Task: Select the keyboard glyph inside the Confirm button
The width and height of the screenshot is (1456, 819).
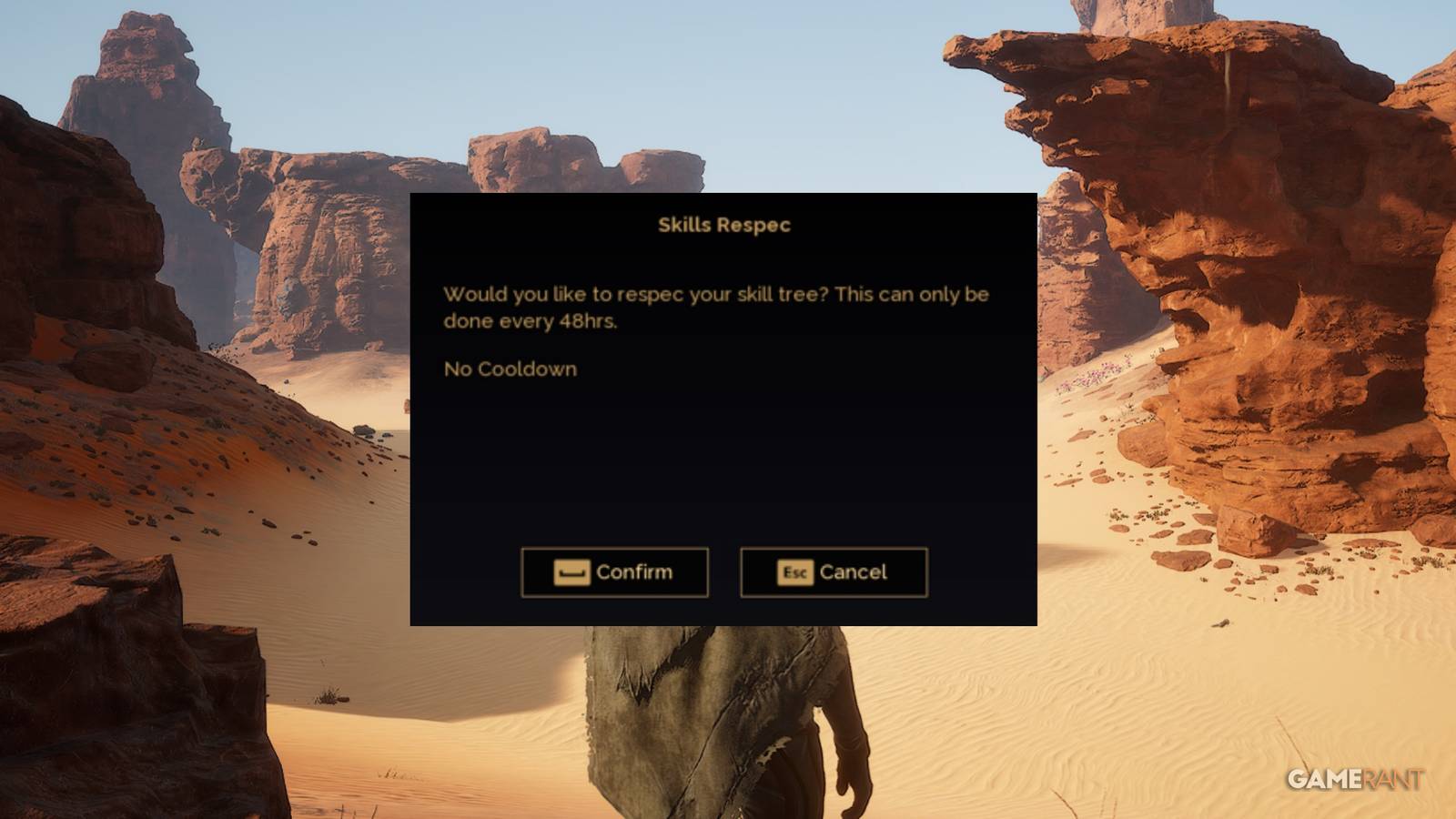Action: point(571,572)
